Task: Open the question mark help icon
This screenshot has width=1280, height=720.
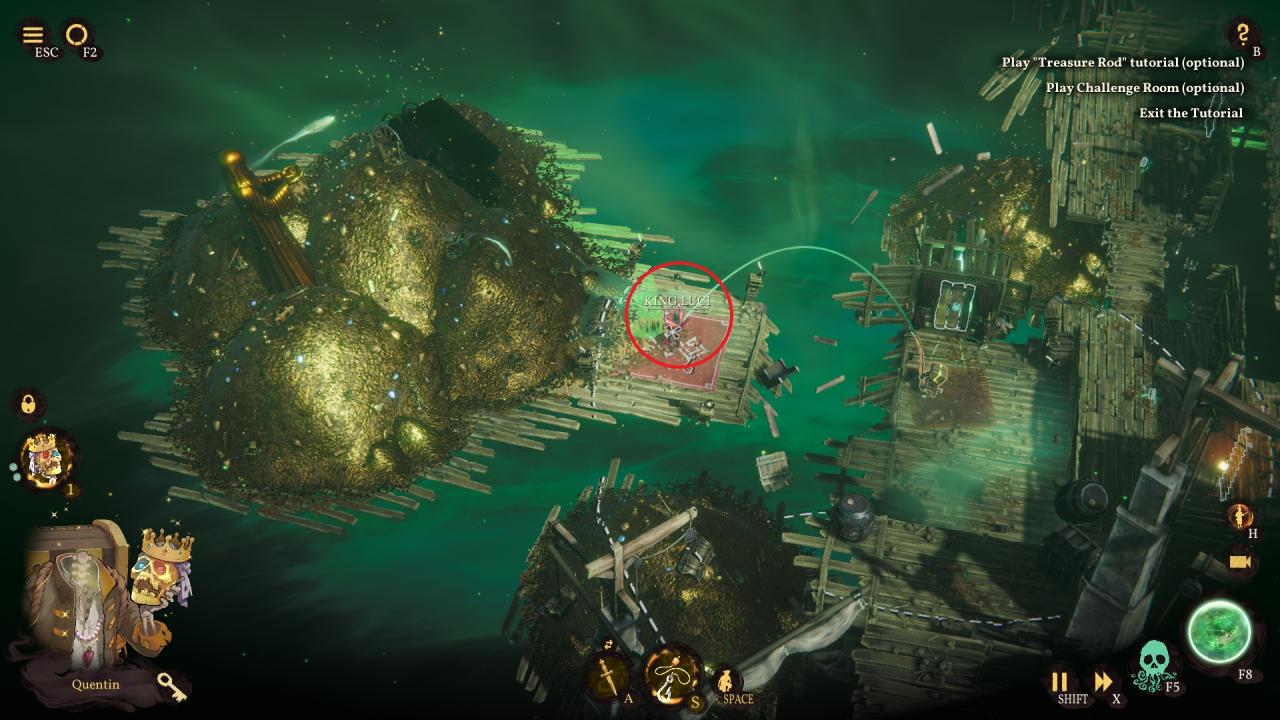Action: (x=1242, y=34)
